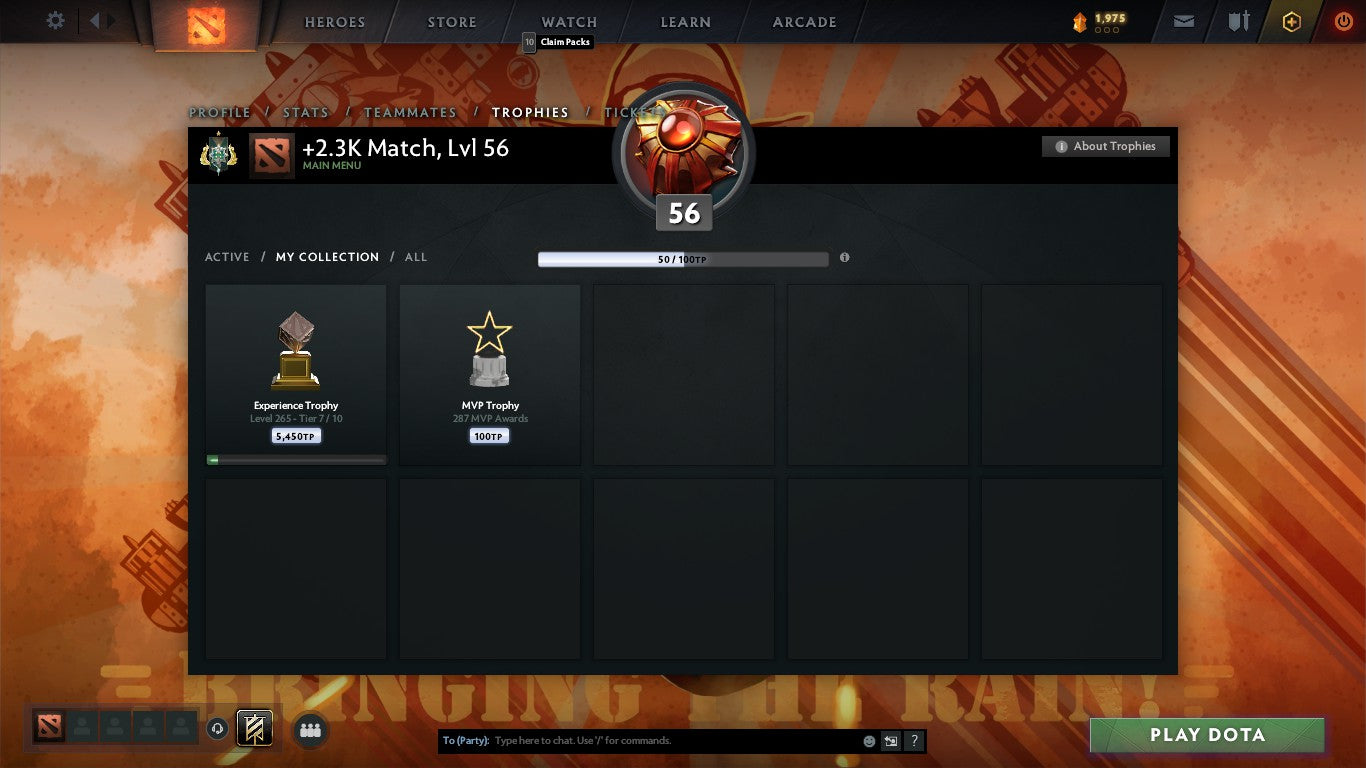
Task: Click the Claim Packs notification
Action: pos(560,41)
